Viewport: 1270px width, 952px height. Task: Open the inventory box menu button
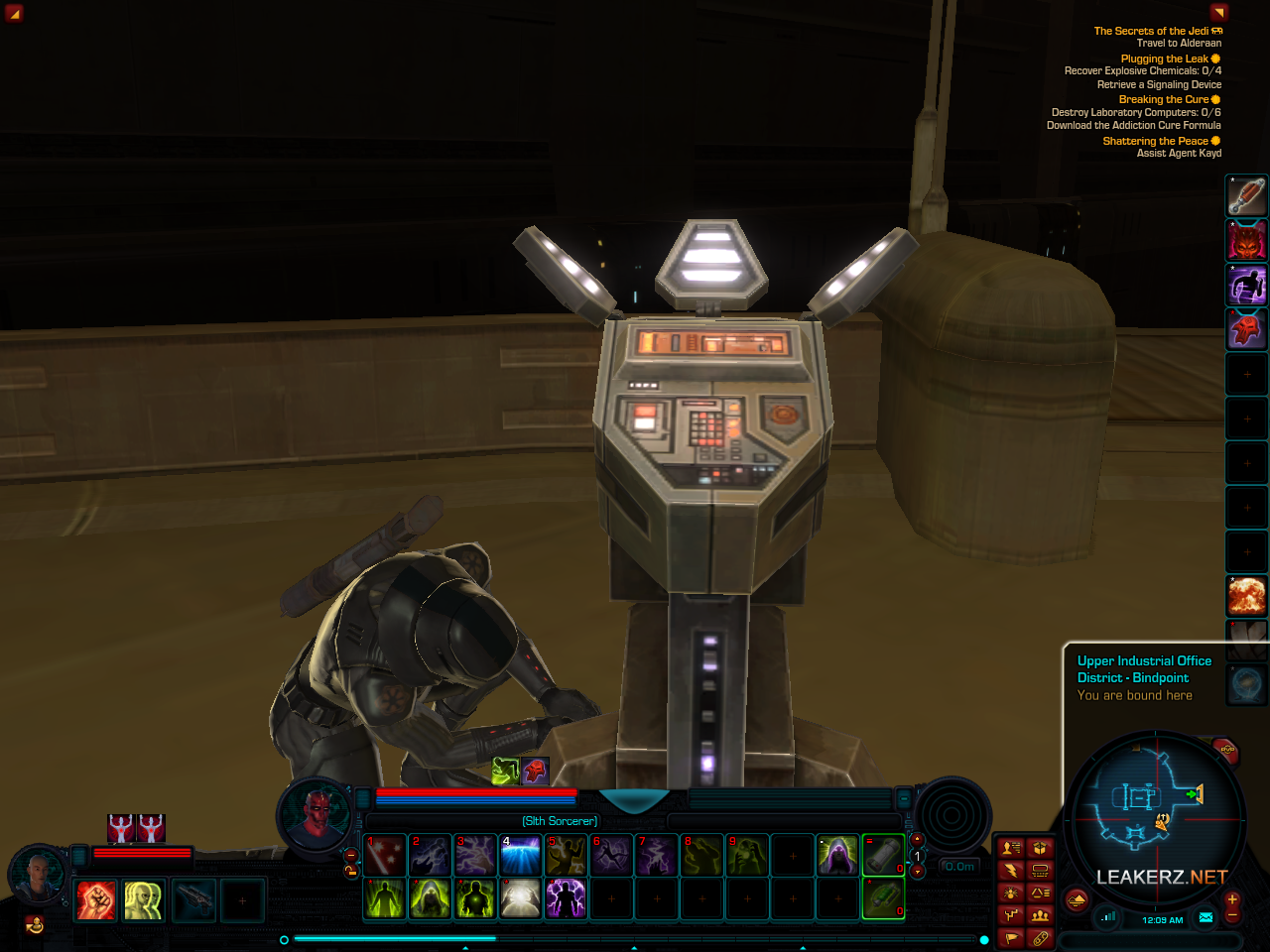[x=1040, y=848]
